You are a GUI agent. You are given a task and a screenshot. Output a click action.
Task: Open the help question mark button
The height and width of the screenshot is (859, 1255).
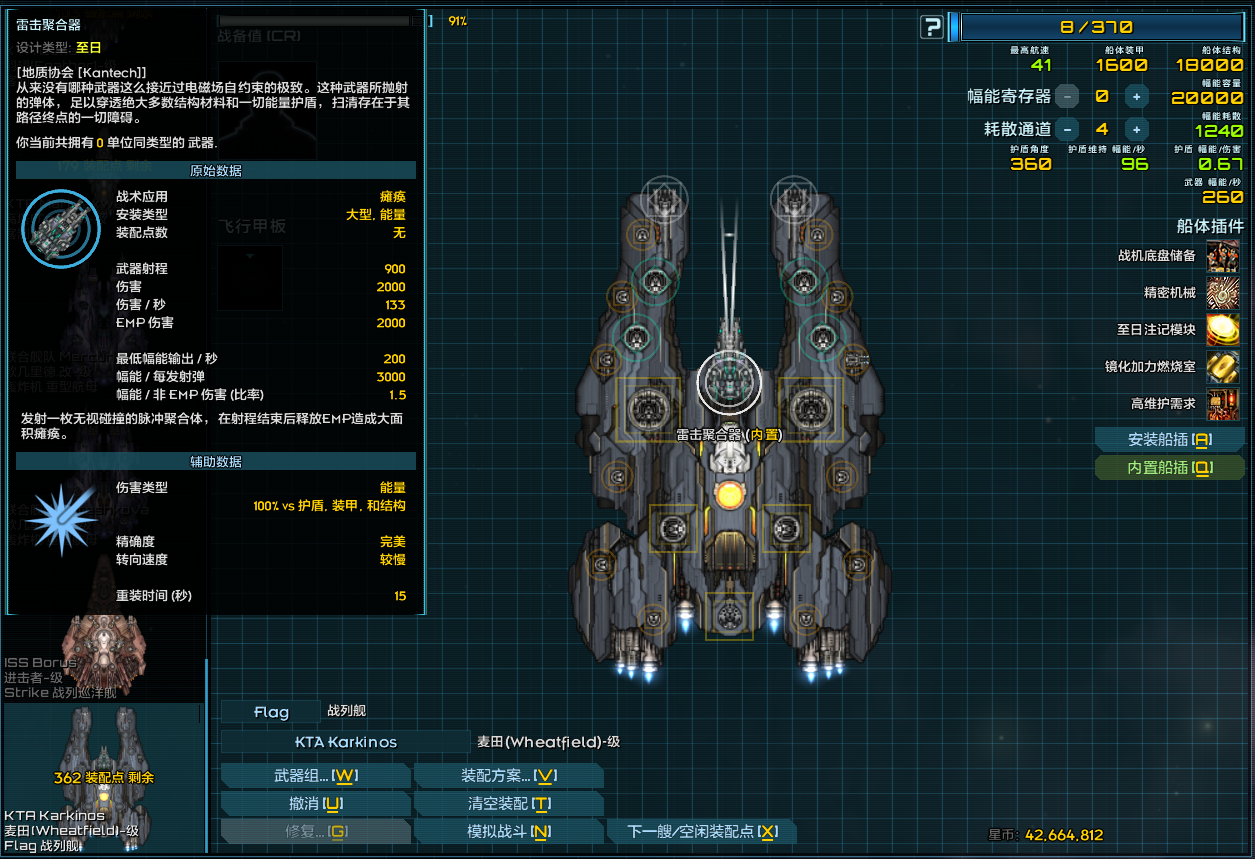pyautogui.click(x=932, y=27)
